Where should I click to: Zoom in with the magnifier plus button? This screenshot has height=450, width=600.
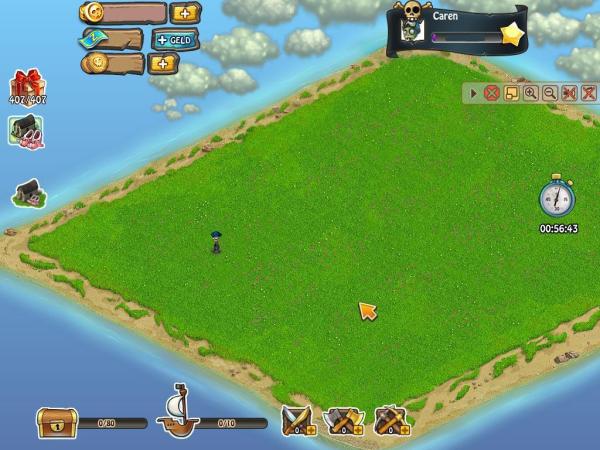(530, 93)
